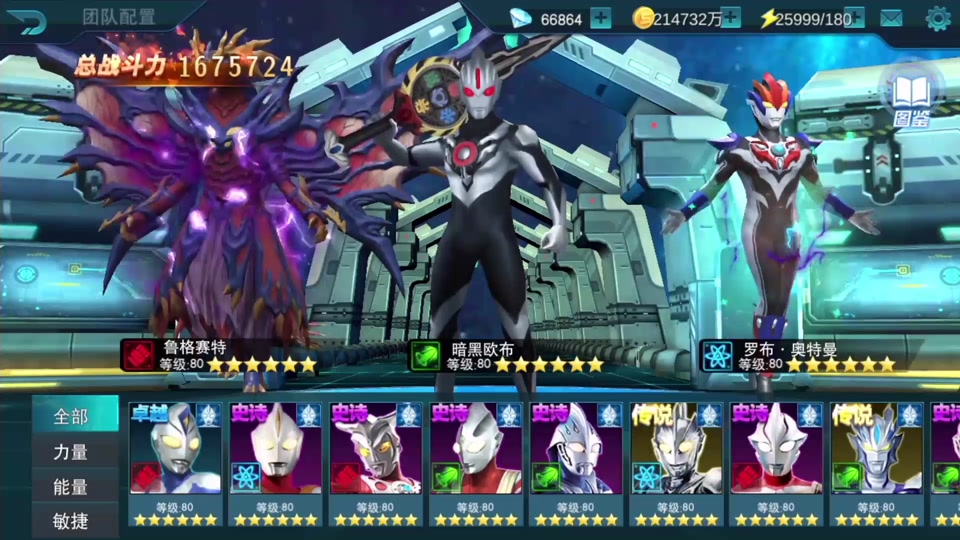Select the silver-black 传说 hero card
Screen dimensions: 960x540
click(676, 462)
